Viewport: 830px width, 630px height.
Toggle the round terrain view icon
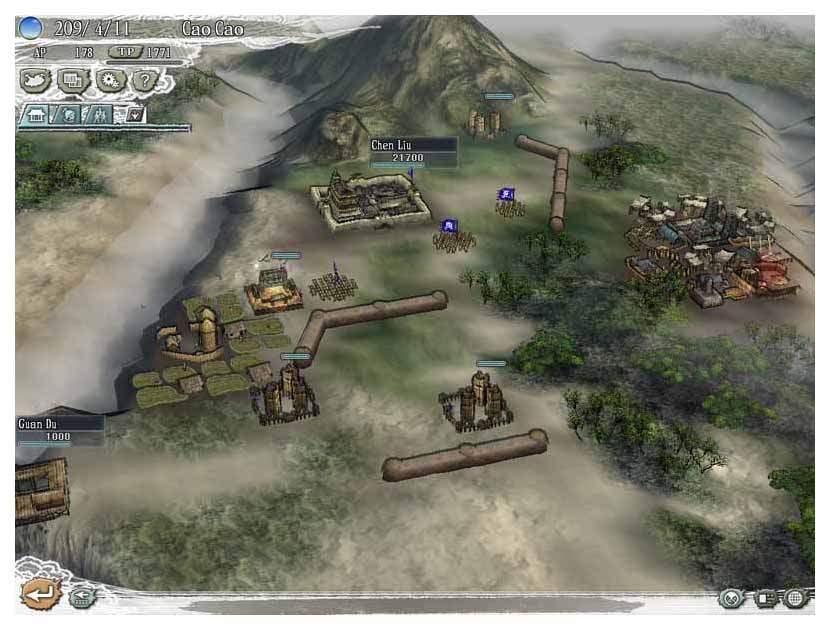tap(731, 598)
